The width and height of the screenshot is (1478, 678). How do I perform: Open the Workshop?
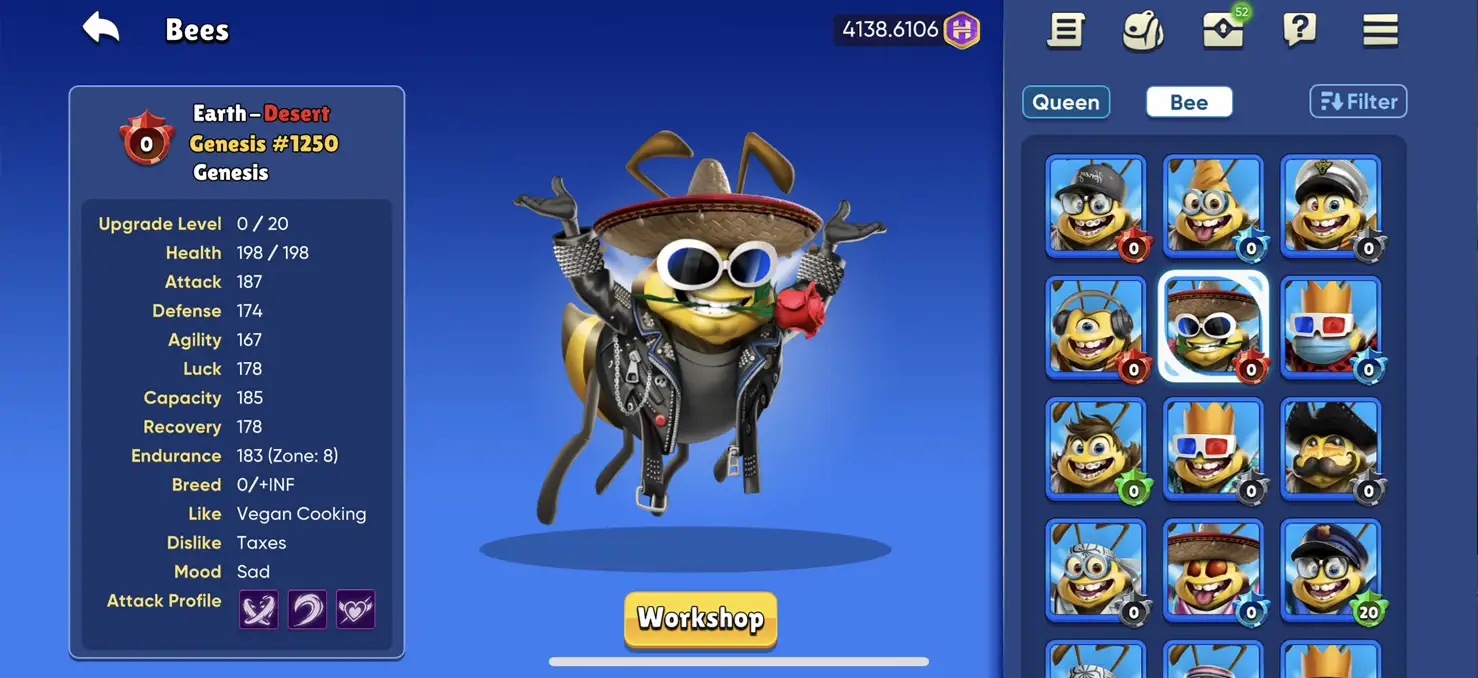700,619
